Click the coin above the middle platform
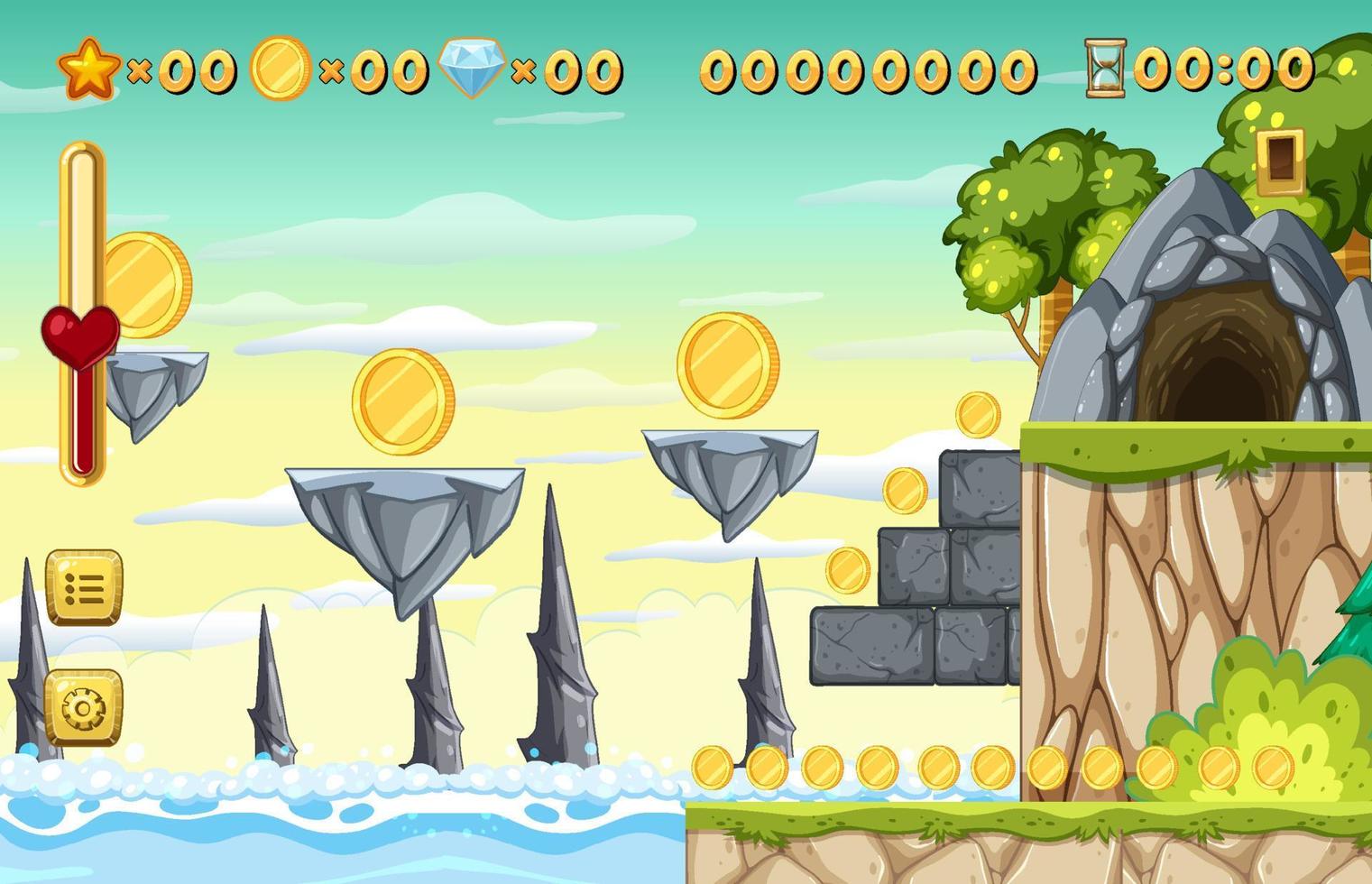Viewport: 1372px width, 884px height. click(x=405, y=403)
